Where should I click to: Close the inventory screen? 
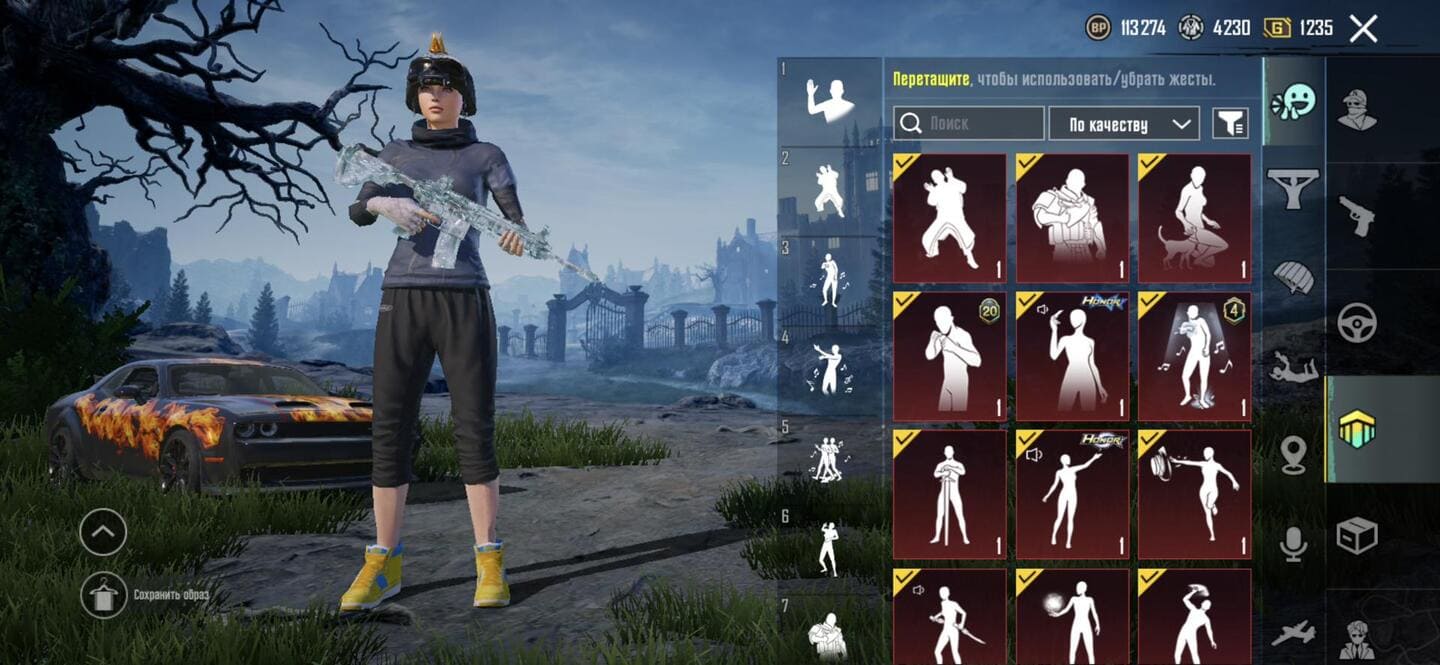(x=1363, y=28)
